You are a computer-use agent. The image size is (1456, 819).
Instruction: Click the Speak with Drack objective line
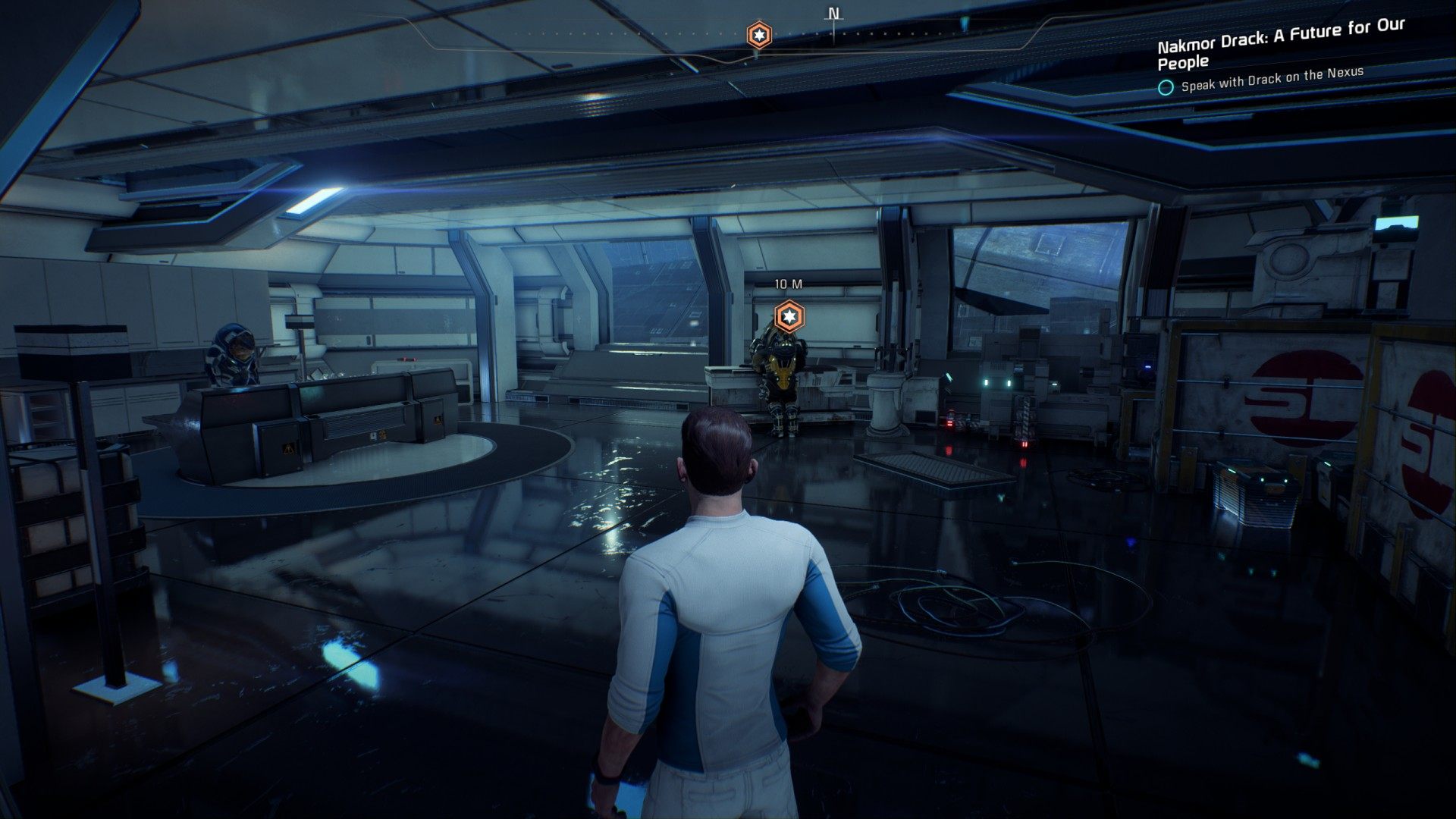pyautogui.click(x=1272, y=80)
